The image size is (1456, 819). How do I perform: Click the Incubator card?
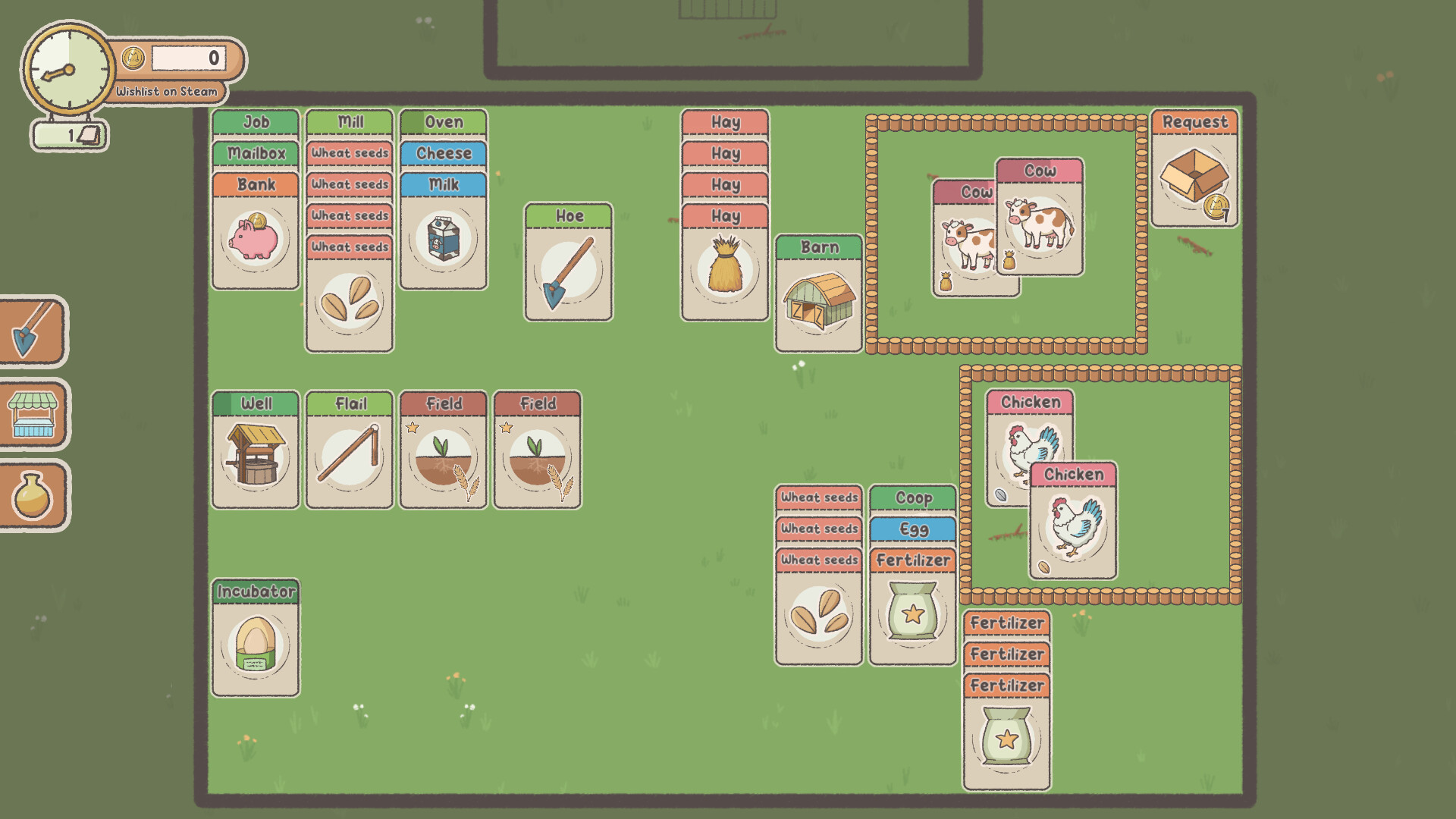(x=255, y=641)
